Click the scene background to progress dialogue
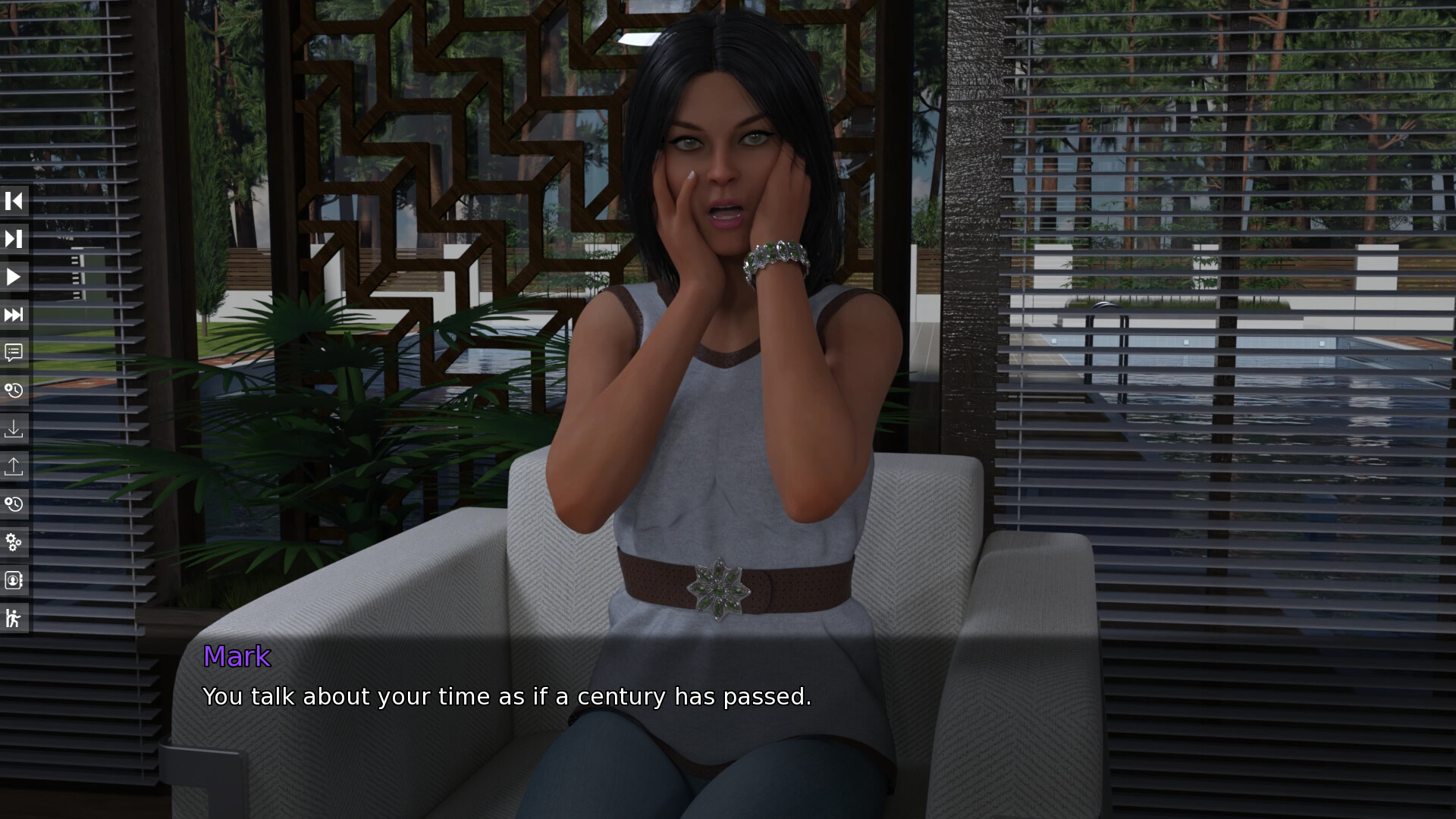The width and height of the screenshot is (1456, 819). tap(1213, 303)
